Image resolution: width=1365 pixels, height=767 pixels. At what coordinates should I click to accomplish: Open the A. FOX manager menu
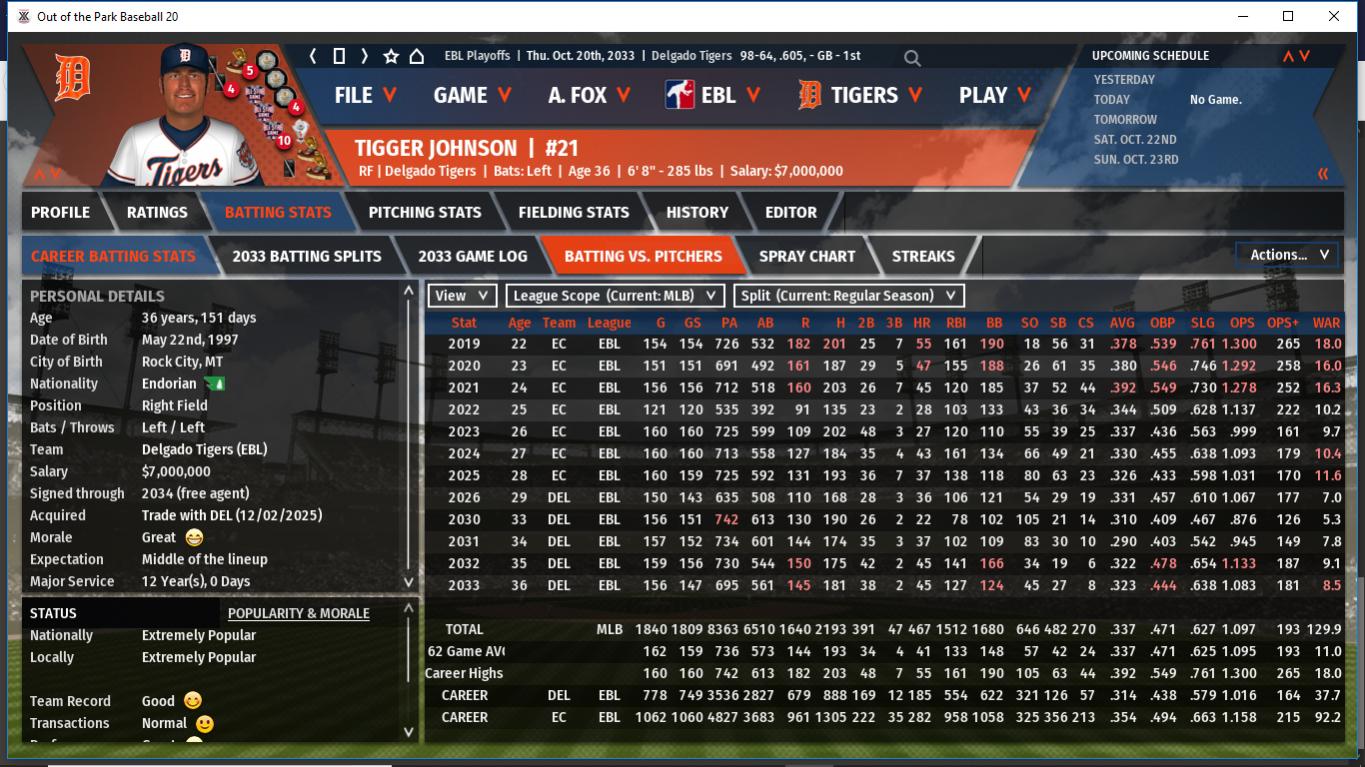coord(589,95)
